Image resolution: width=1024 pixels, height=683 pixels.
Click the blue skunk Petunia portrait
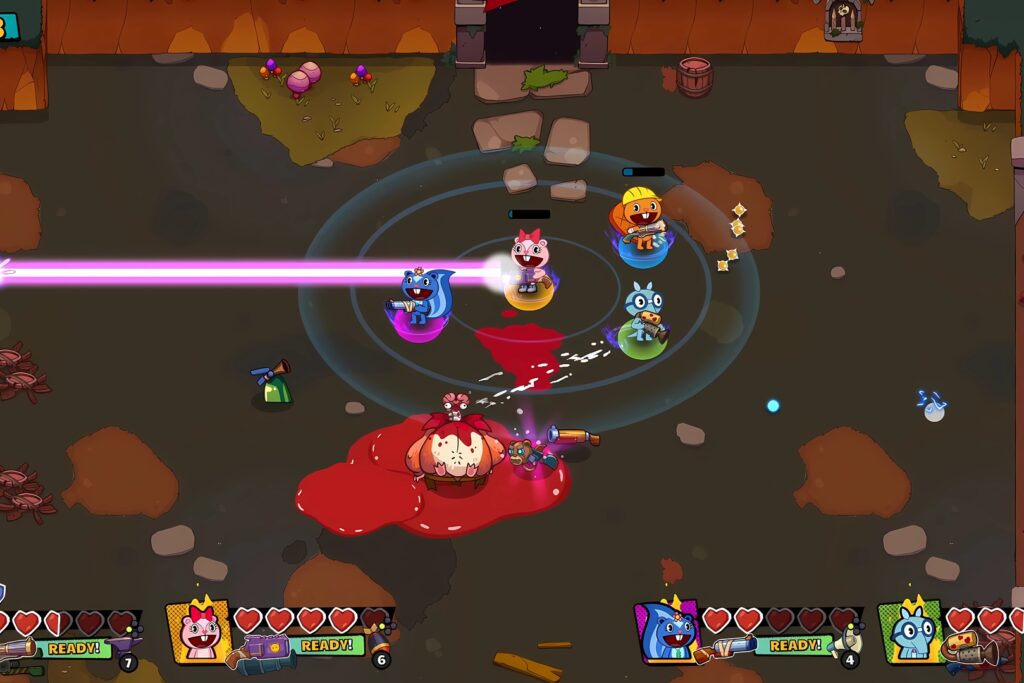coord(668,632)
